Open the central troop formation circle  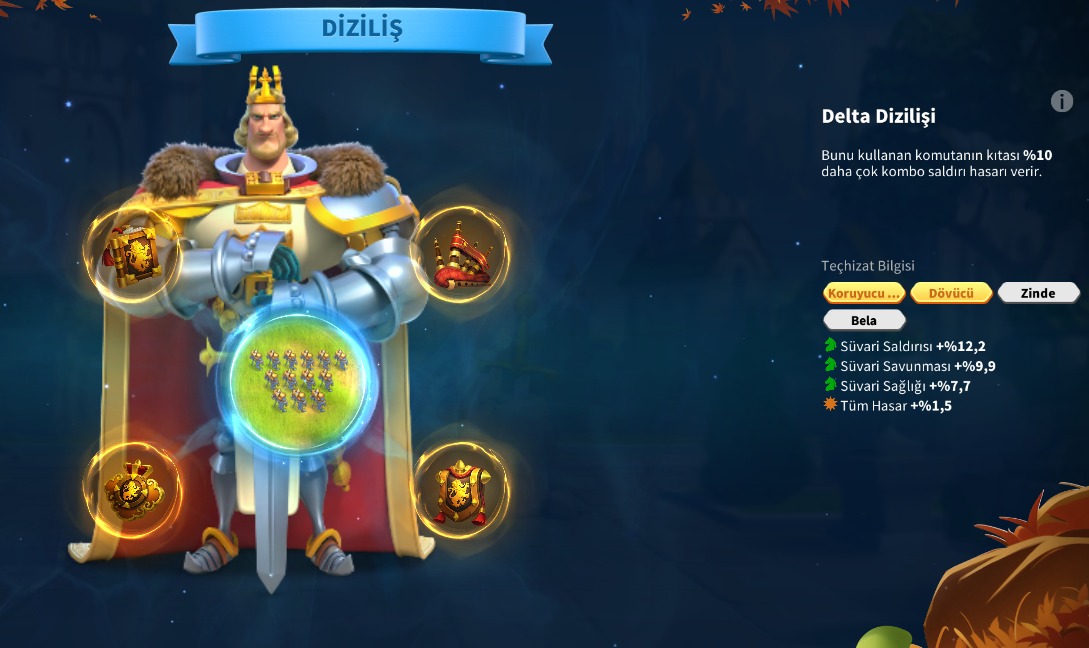pos(297,378)
